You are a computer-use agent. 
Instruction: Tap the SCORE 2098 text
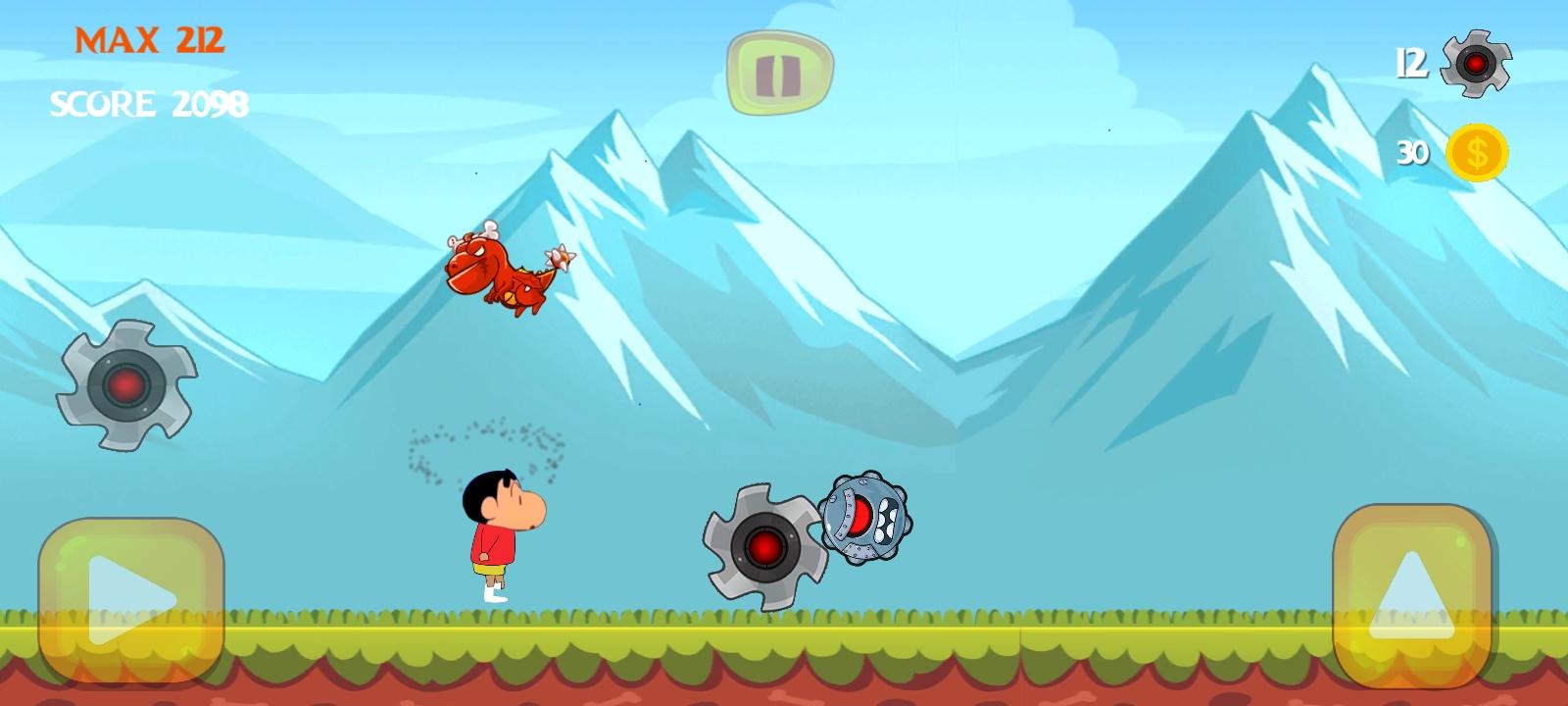pos(151,101)
